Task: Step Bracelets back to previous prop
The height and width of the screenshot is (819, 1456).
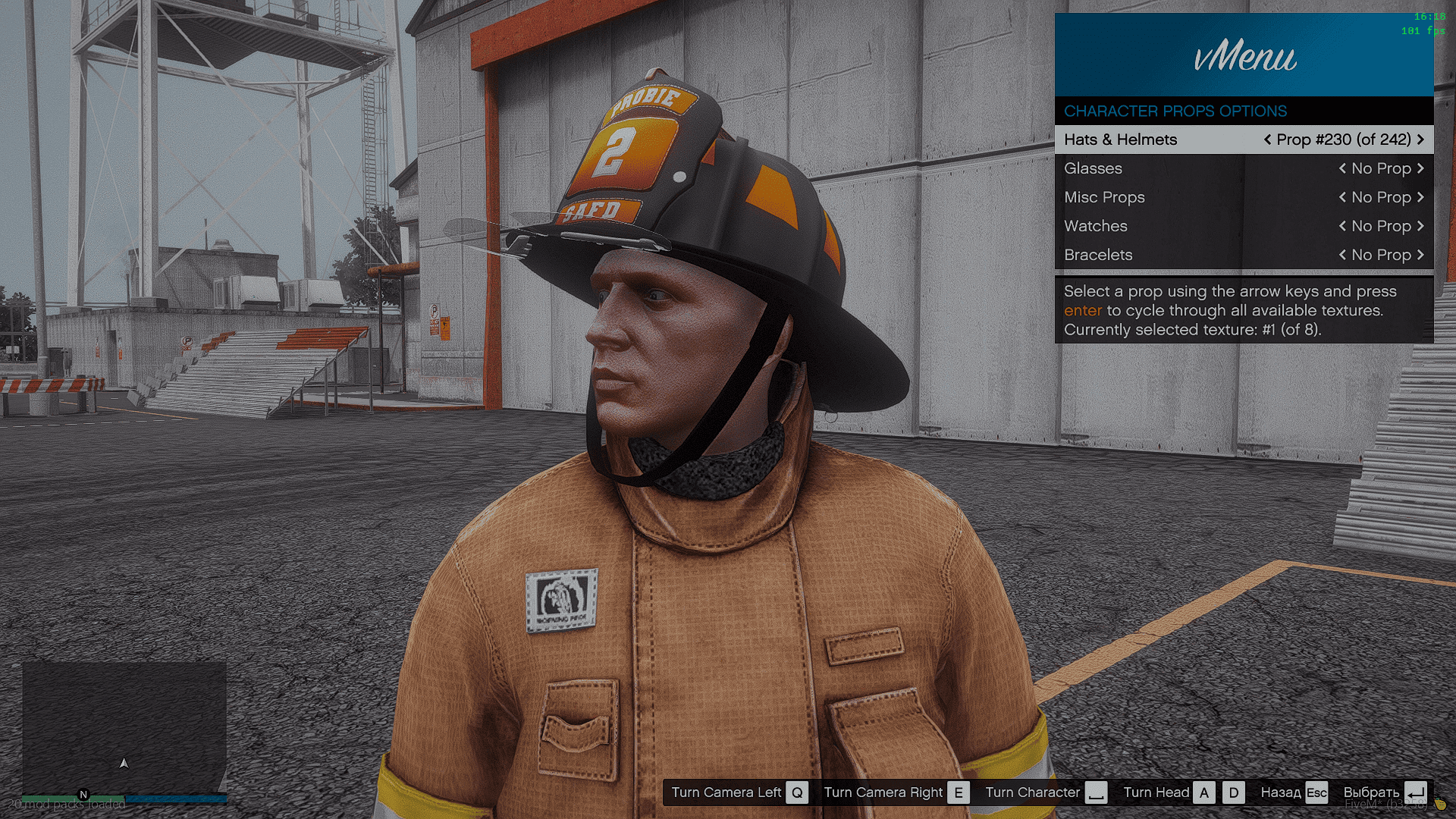Action: pos(1342,255)
